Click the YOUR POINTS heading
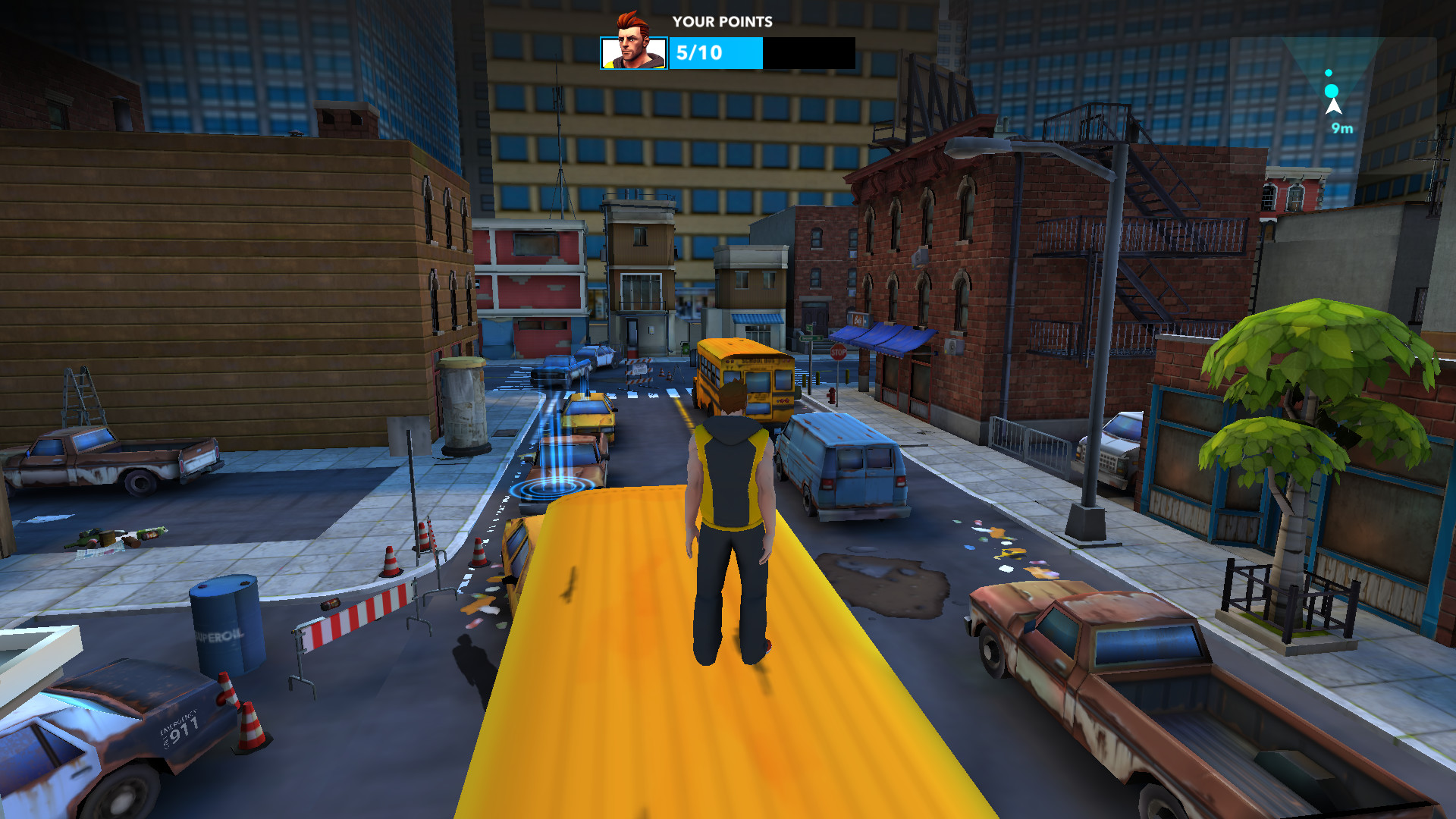The image size is (1456, 819). click(x=721, y=22)
